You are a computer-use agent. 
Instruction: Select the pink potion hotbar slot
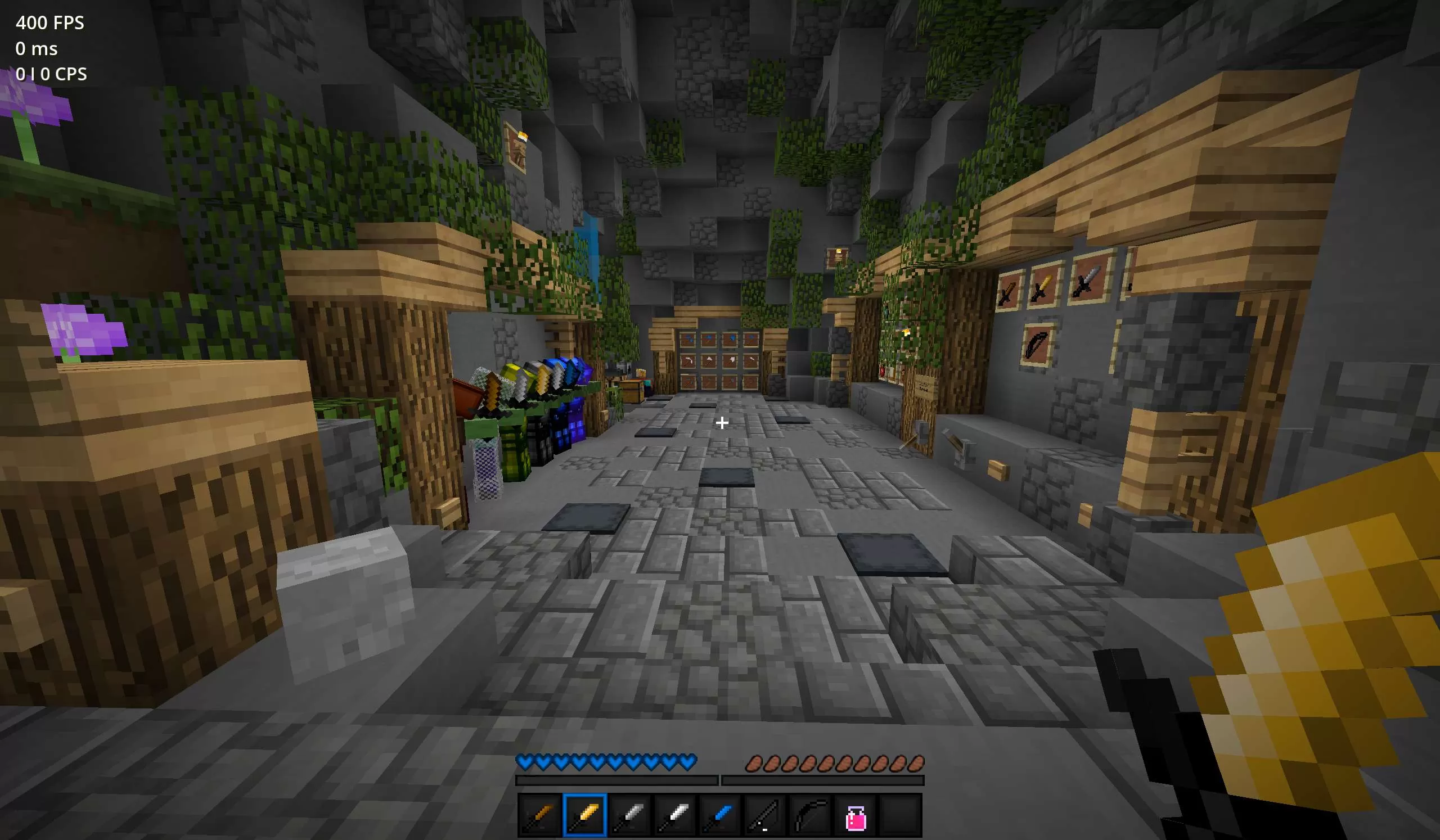[856, 815]
